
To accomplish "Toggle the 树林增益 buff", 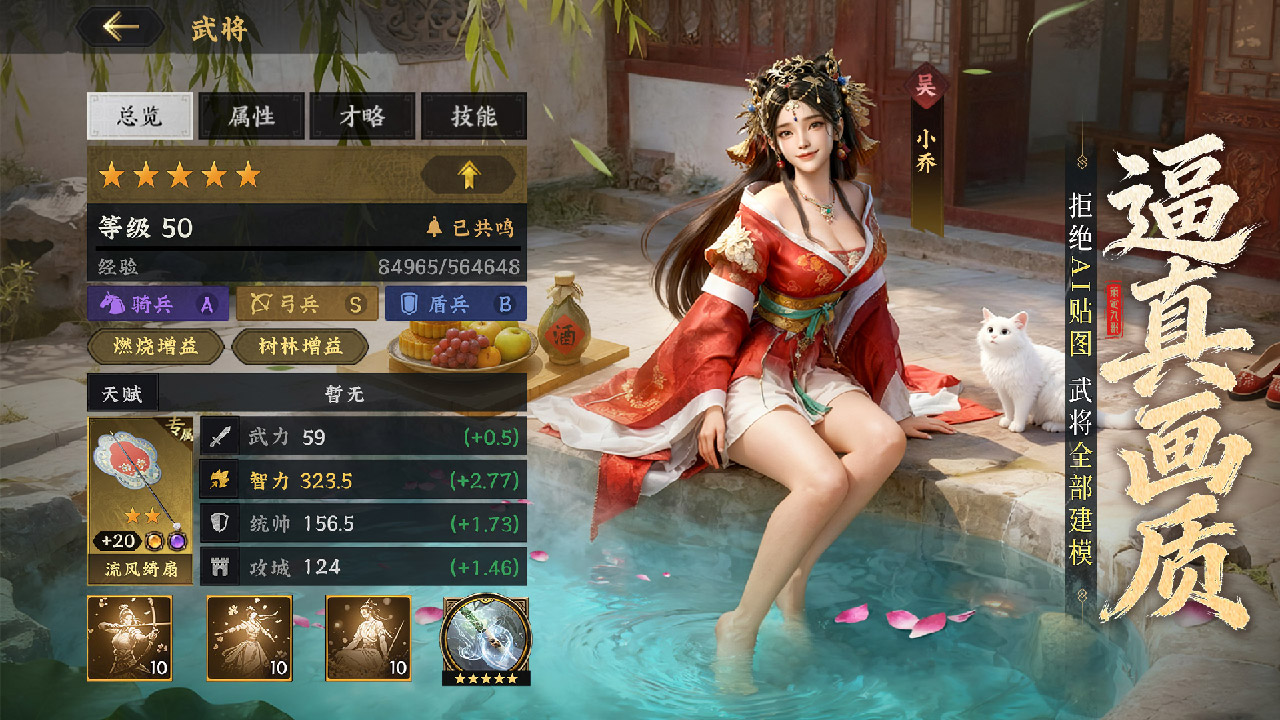I will tap(299, 349).
